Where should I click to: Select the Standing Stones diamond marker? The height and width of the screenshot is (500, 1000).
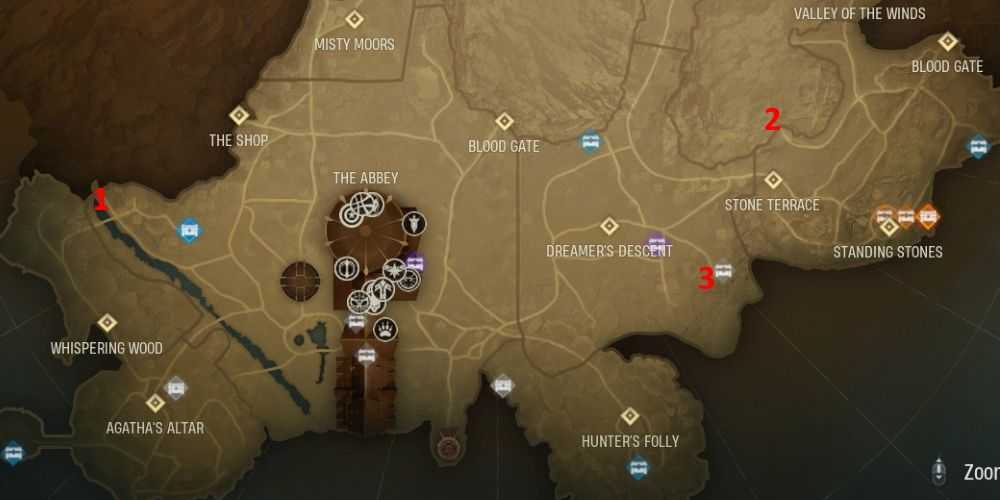pyautogui.click(x=888, y=228)
